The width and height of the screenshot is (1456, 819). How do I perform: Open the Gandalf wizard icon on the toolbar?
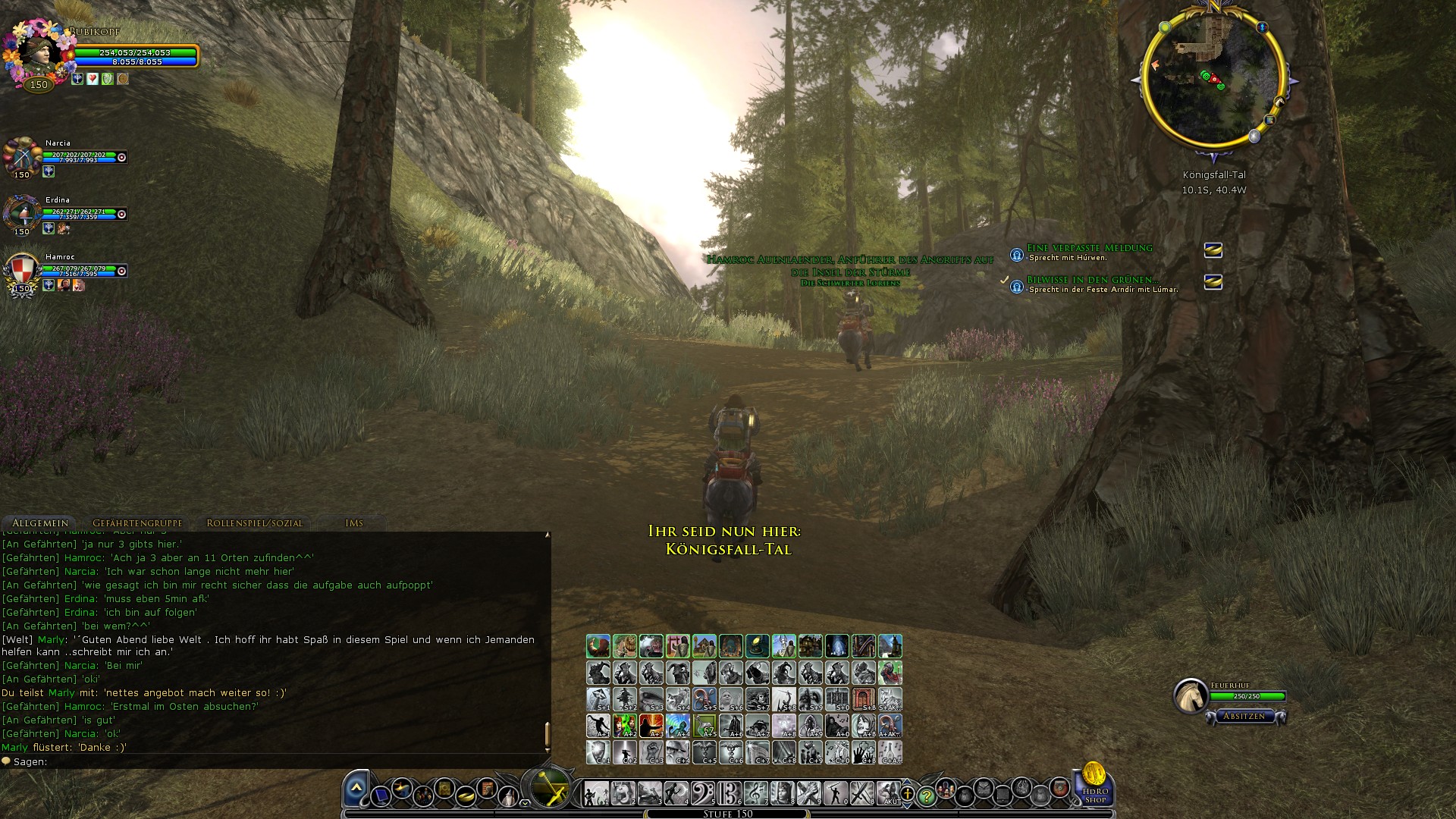(507, 794)
